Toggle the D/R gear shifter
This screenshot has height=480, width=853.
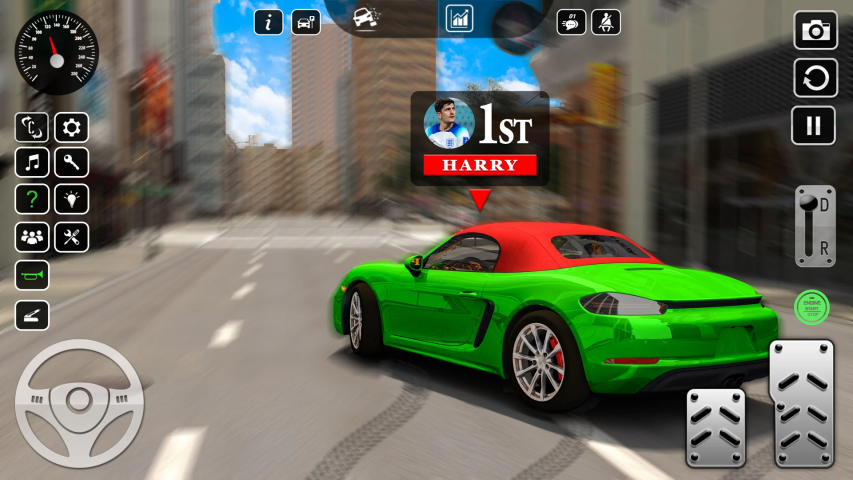click(x=814, y=226)
